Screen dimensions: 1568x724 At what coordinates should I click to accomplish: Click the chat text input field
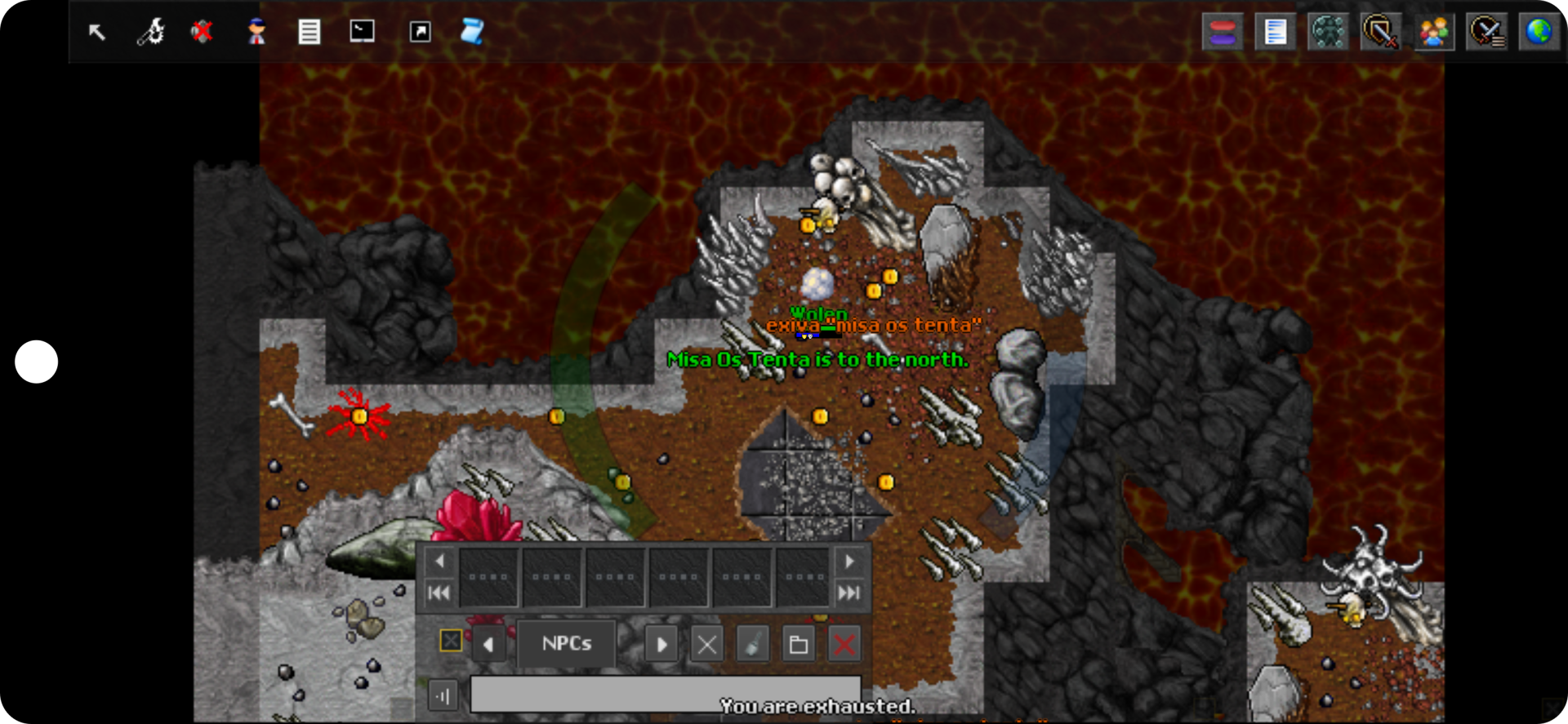click(x=665, y=695)
